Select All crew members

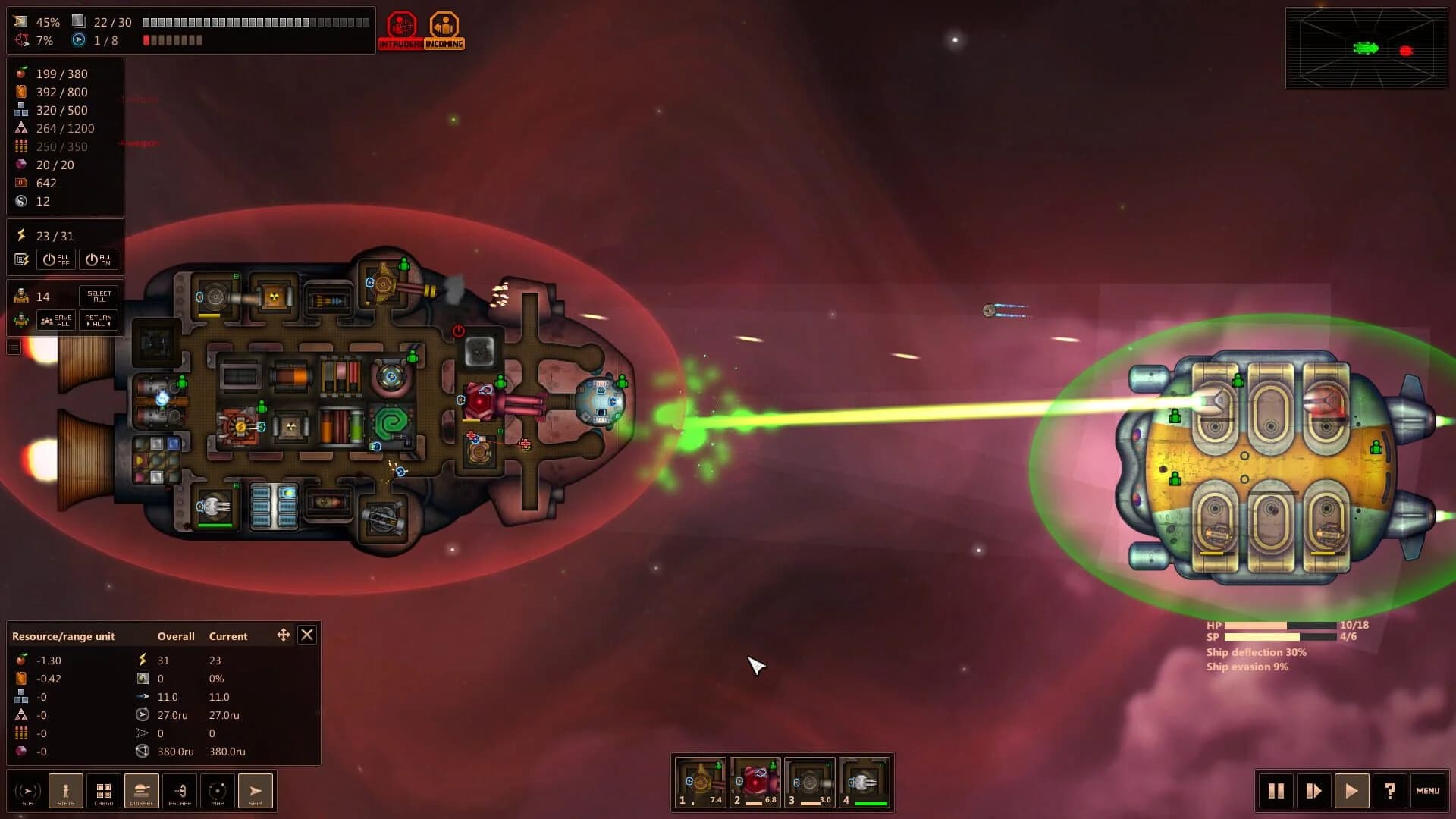click(x=99, y=295)
